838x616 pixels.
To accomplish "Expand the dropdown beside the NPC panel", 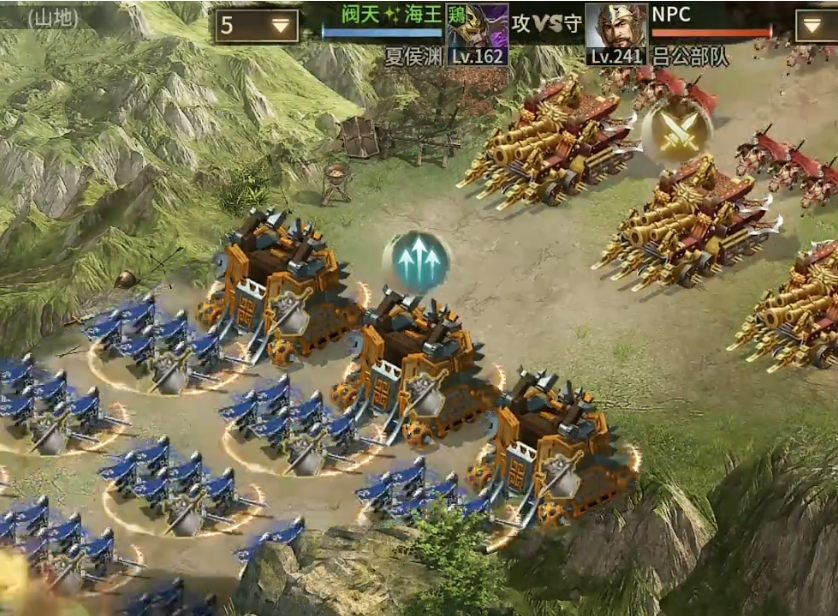I will tap(816, 26).
